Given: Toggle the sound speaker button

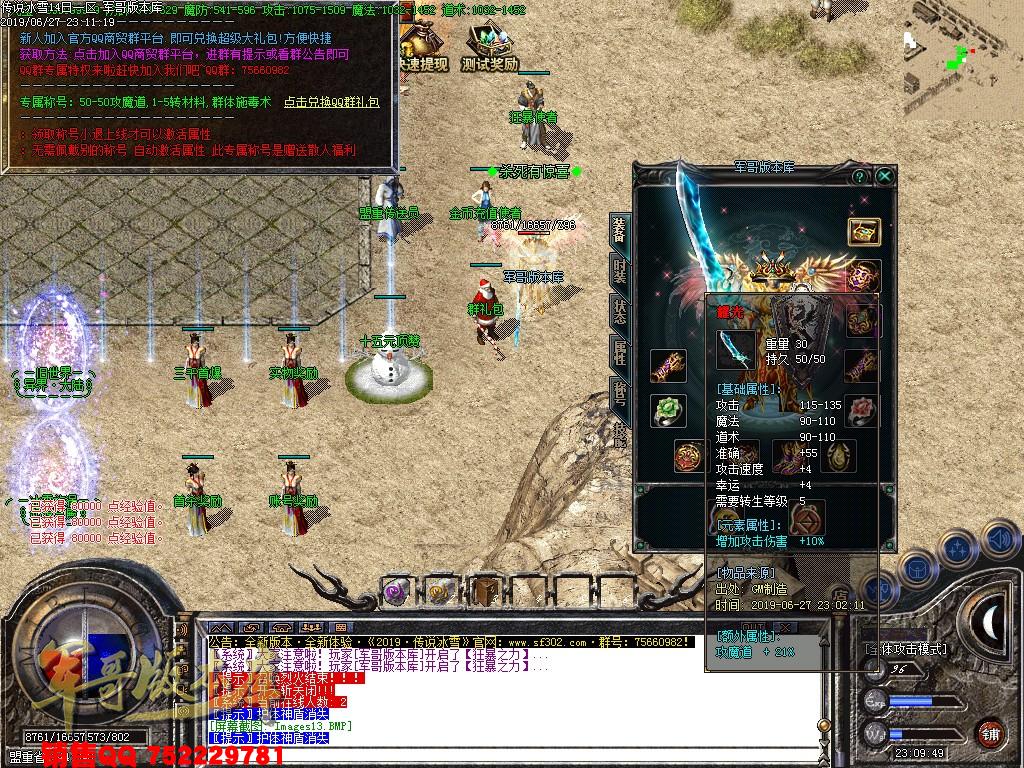Looking at the screenshot, I should click(x=1000, y=540).
